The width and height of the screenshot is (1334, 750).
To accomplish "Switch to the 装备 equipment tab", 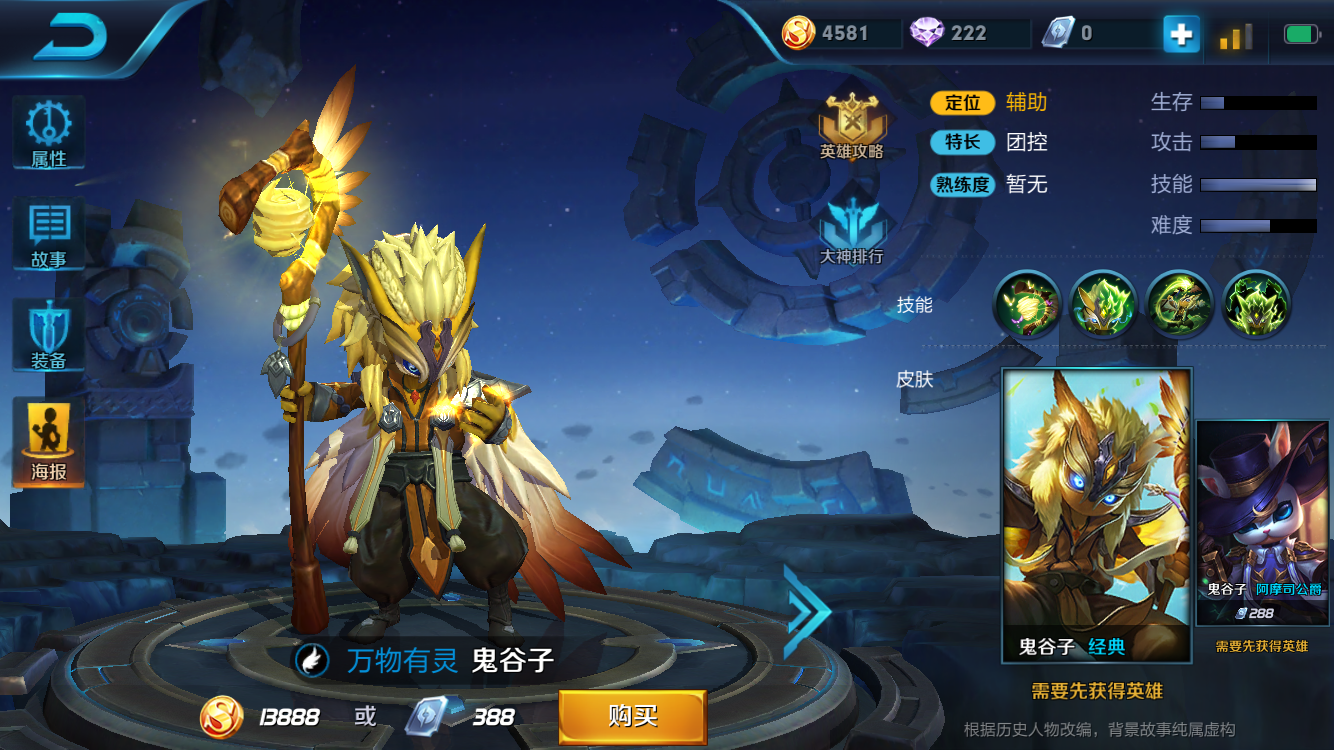I will [x=48, y=337].
